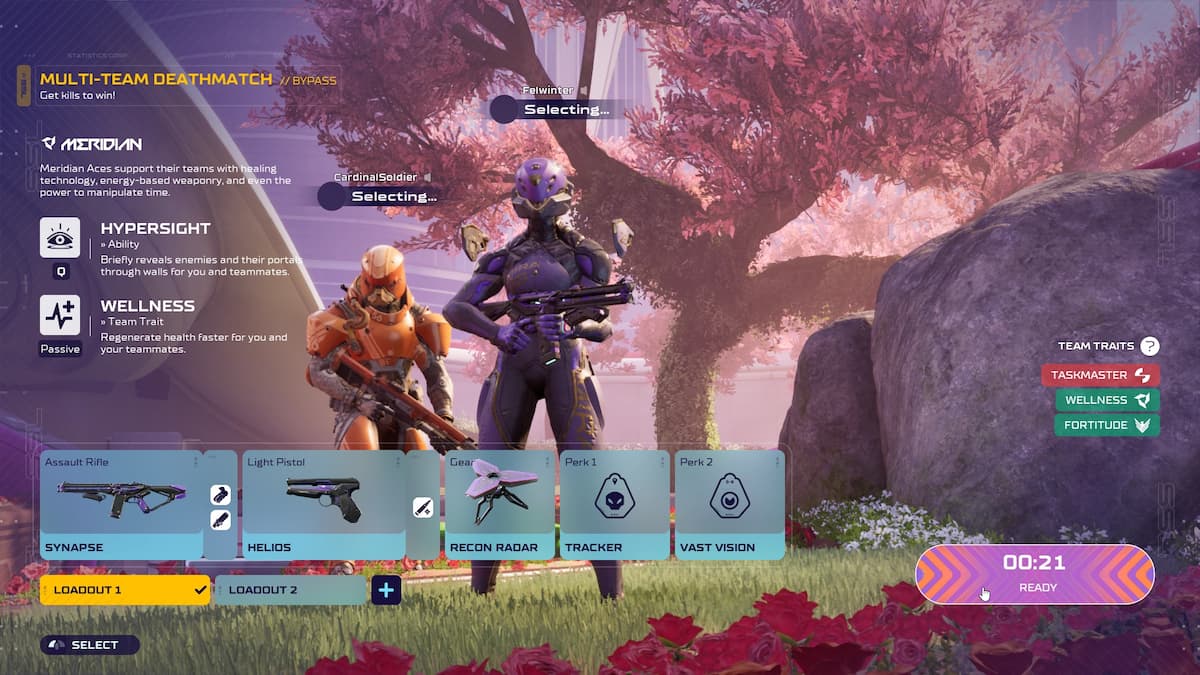
Task: Open the Recon Radar gear slot
Action: (499, 504)
